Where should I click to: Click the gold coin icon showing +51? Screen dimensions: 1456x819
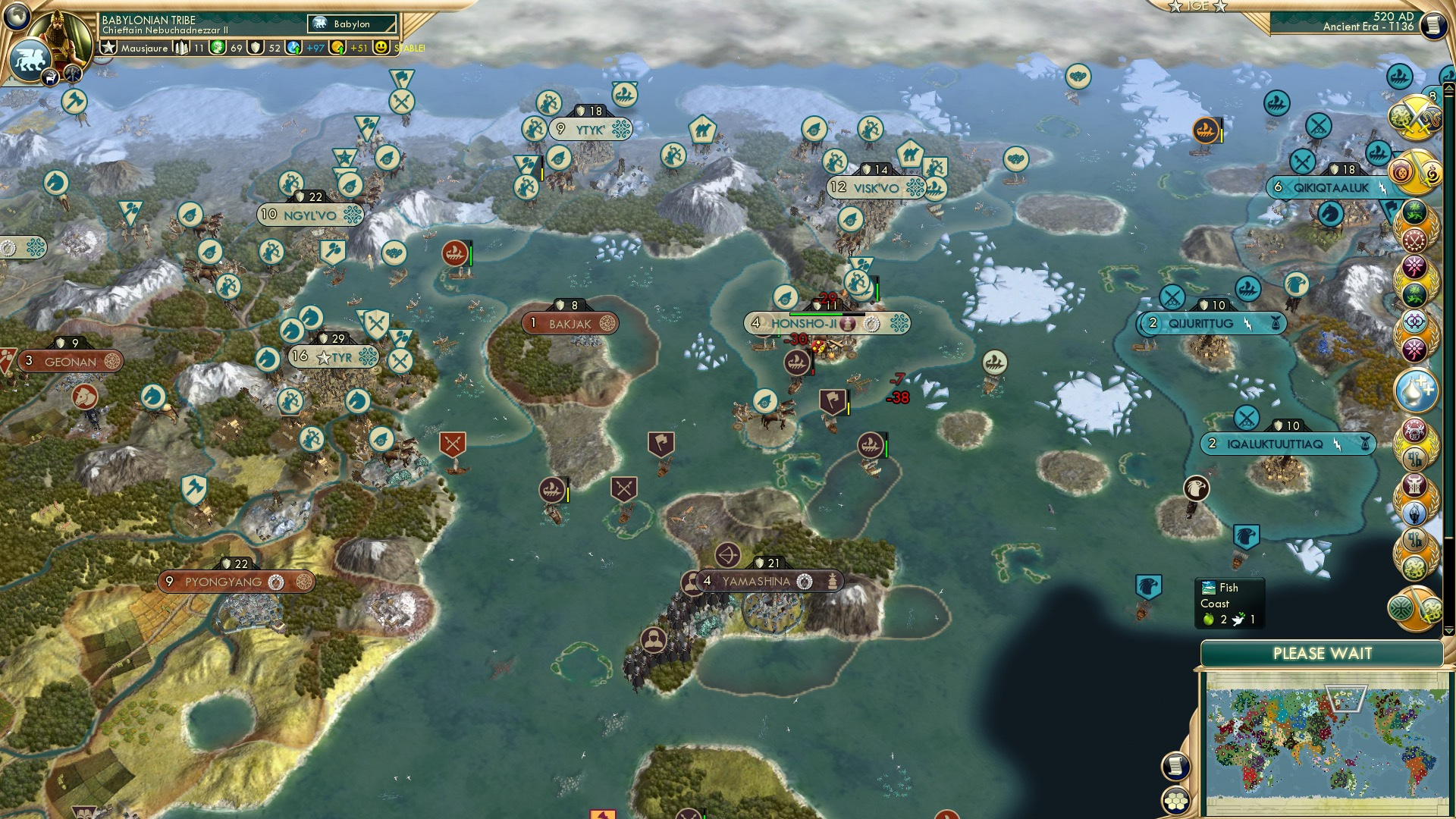337,48
